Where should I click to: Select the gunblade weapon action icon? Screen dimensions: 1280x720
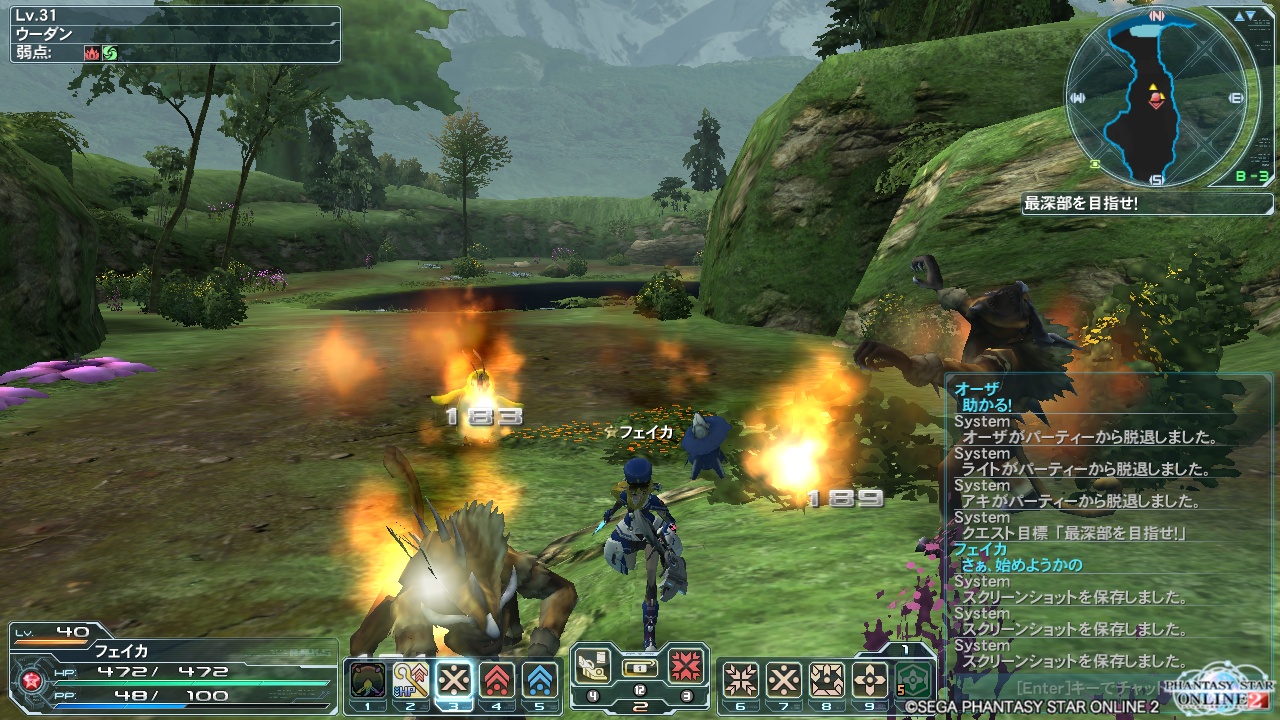[x=593, y=665]
